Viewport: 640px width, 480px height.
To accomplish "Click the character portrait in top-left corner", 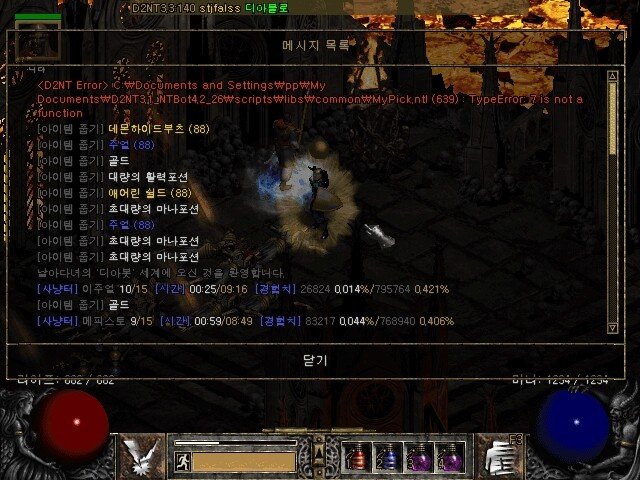I will click(x=36, y=42).
